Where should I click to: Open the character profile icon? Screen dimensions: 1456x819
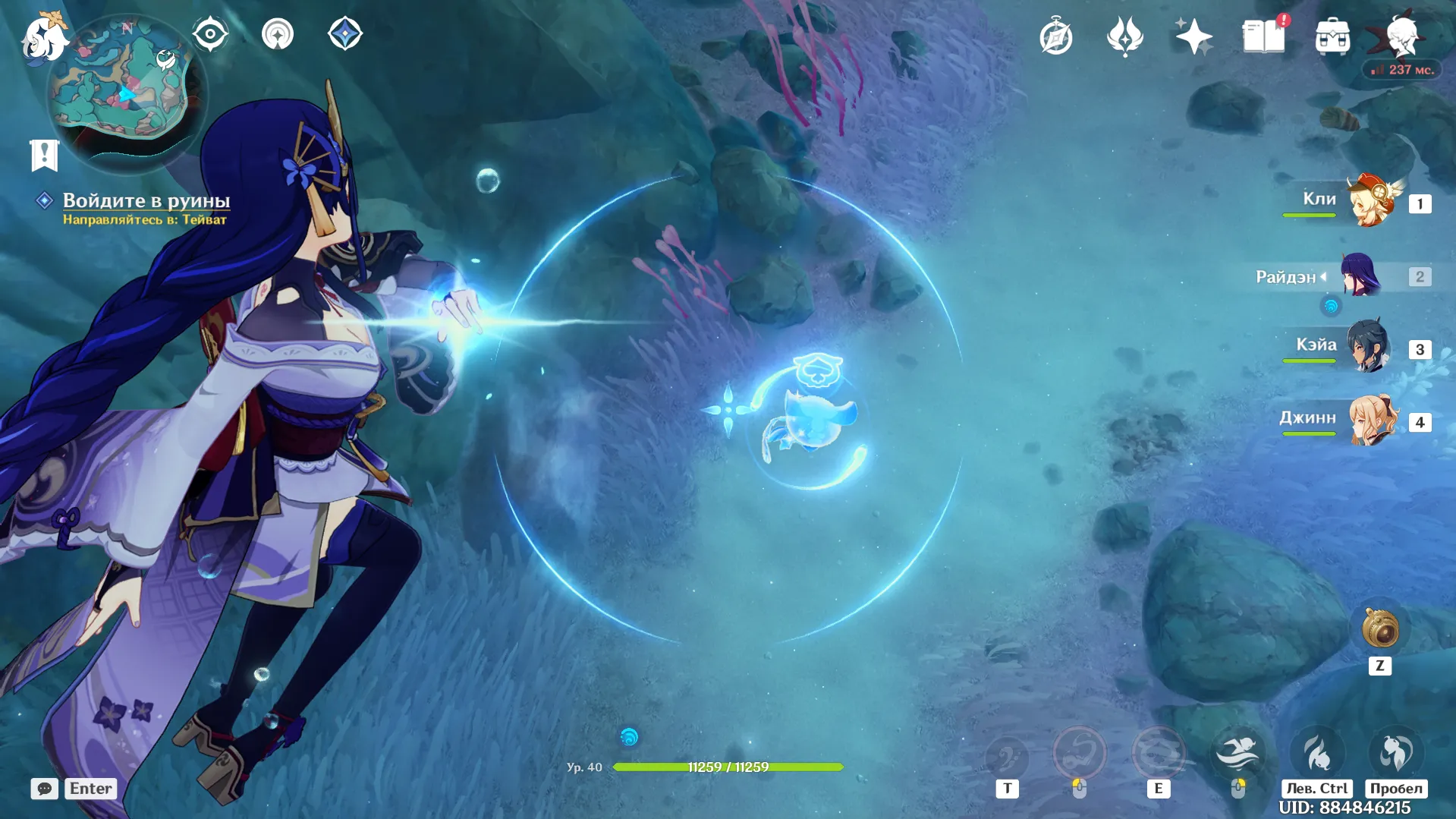click(1401, 35)
